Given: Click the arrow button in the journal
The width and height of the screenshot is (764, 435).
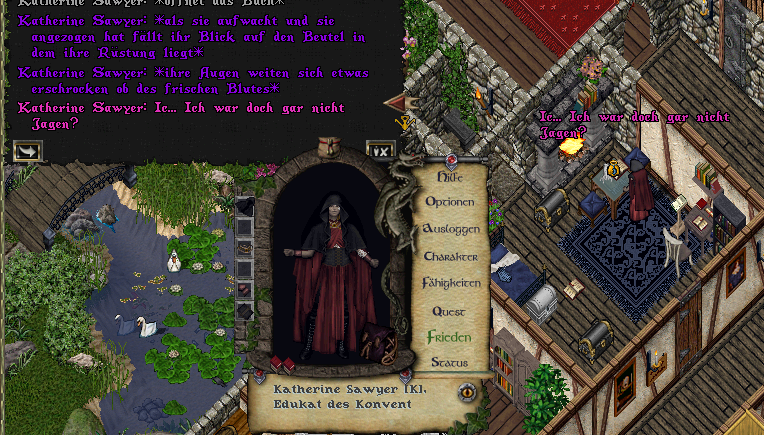Looking at the screenshot, I should (x=27, y=151).
